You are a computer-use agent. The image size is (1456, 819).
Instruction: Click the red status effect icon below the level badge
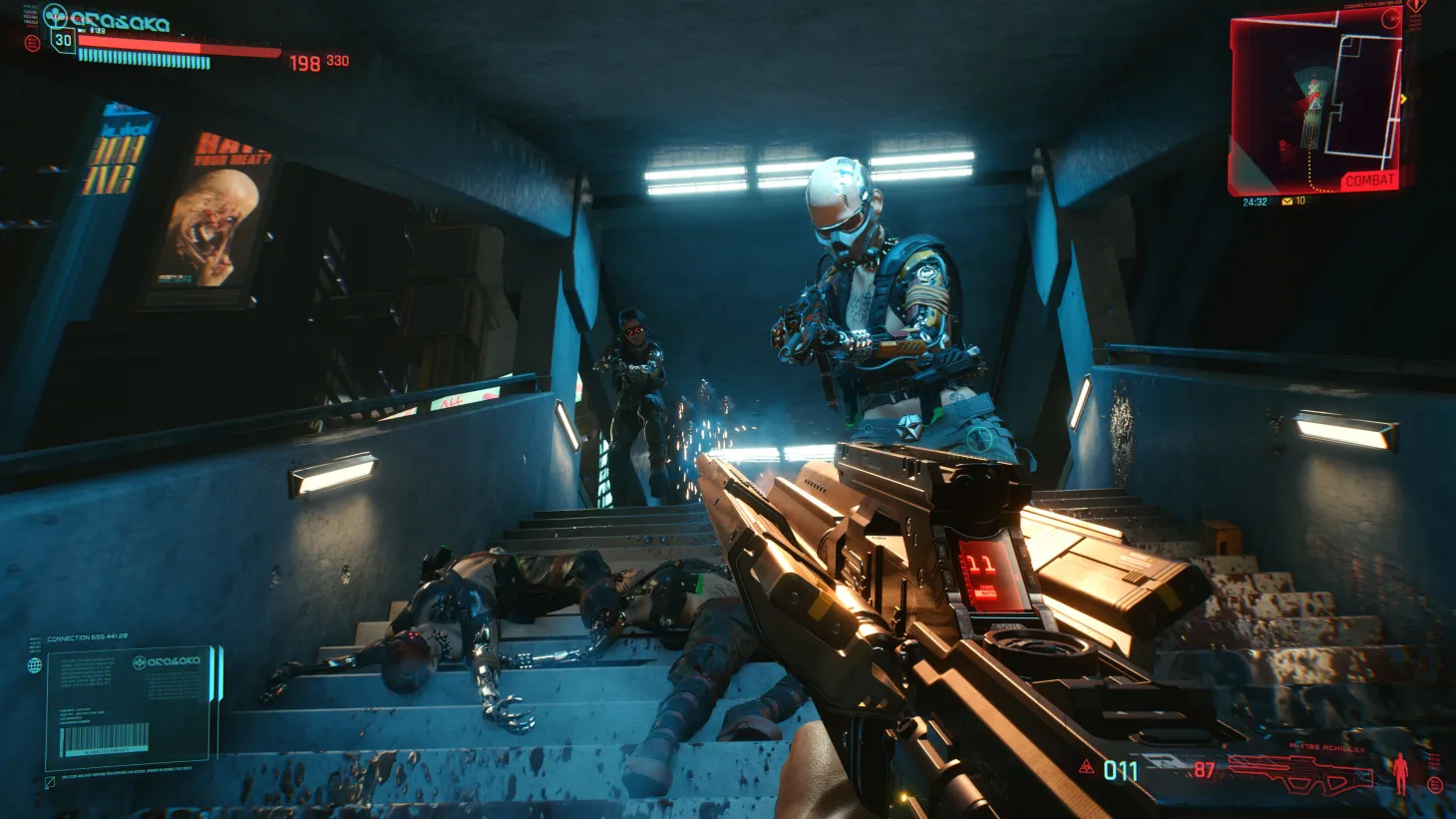tap(33, 44)
